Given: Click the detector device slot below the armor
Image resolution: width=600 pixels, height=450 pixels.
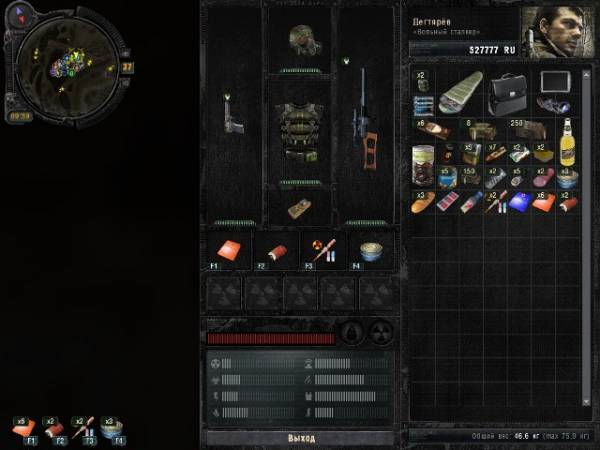Looking at the screenshot, I should pos(299,207).
